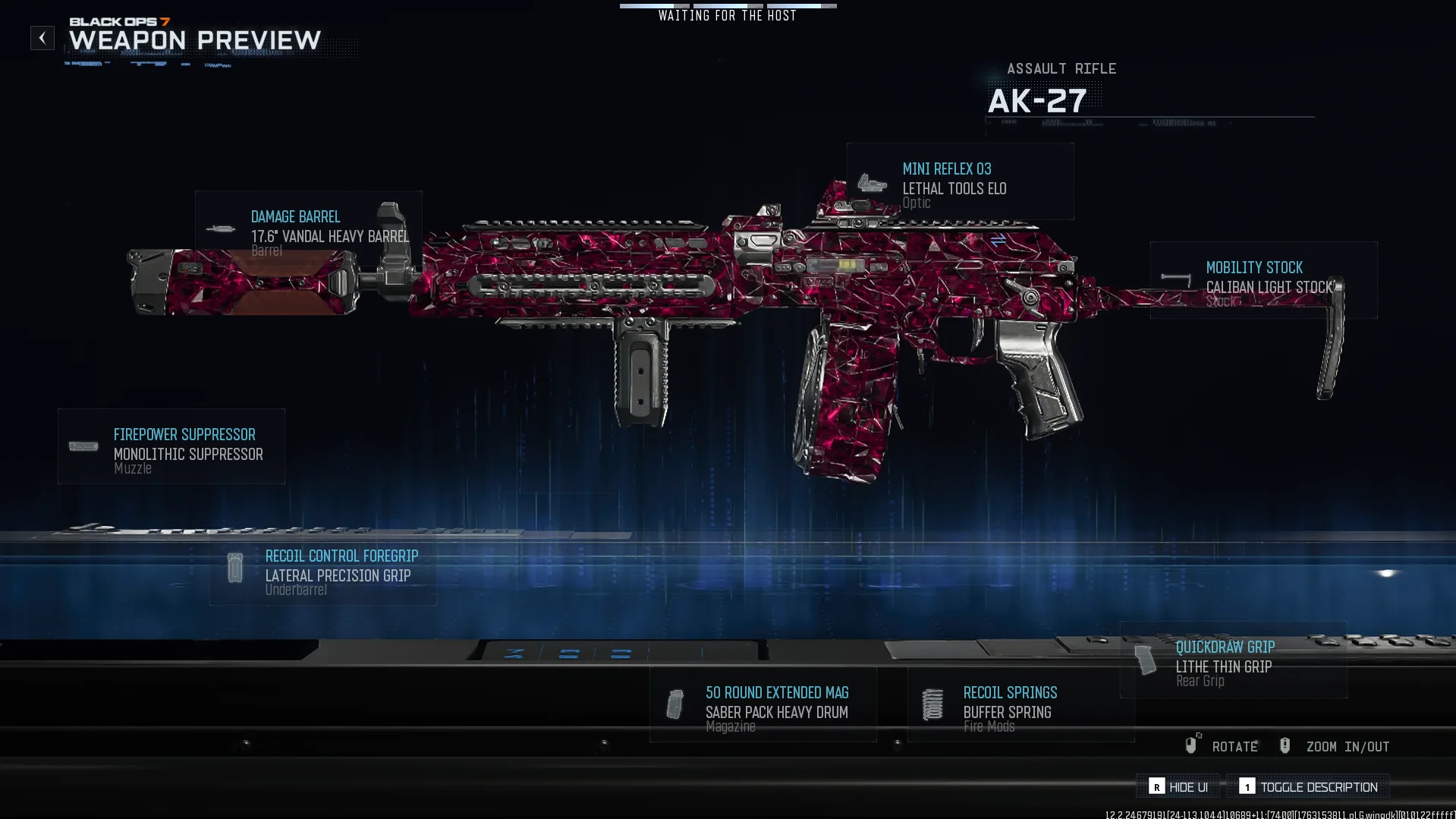This screenshot has width=1456, height=819.
Task: Click the Saber Pack Heavy Drum magazine icon
Action: 675,704
